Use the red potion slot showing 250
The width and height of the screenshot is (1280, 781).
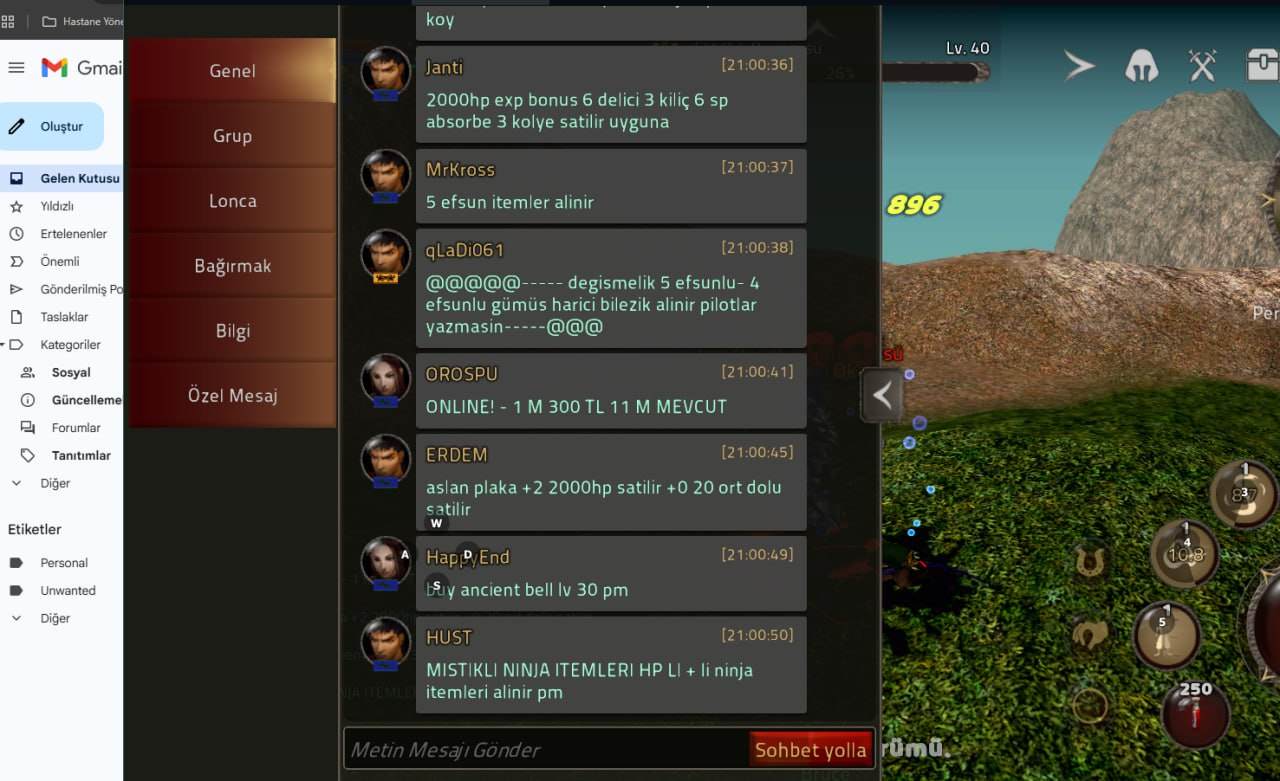(x=1195, y=714)
